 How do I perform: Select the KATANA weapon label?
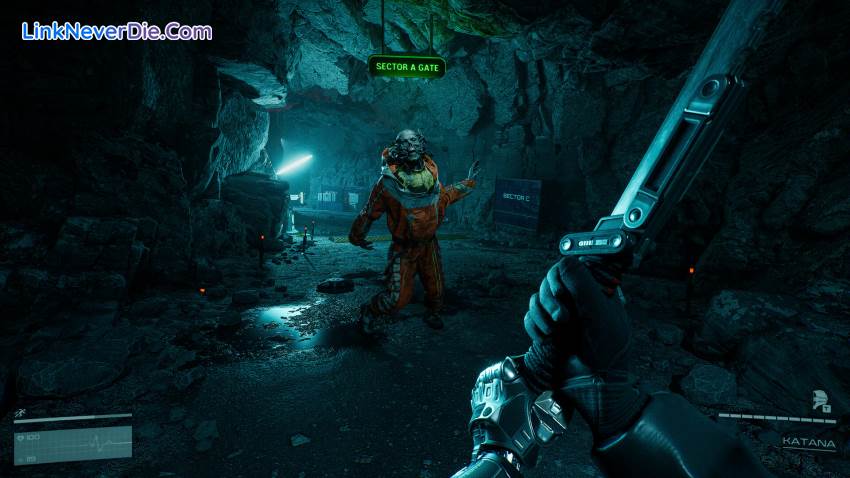pyautogui.click(x=806, y=440)
